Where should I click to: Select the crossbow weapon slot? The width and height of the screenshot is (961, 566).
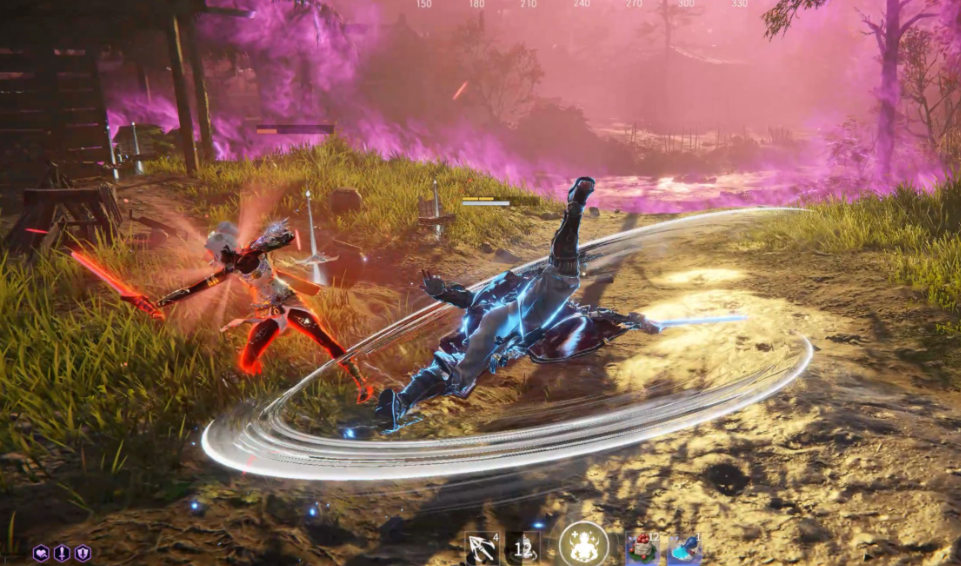click(482, 547)
